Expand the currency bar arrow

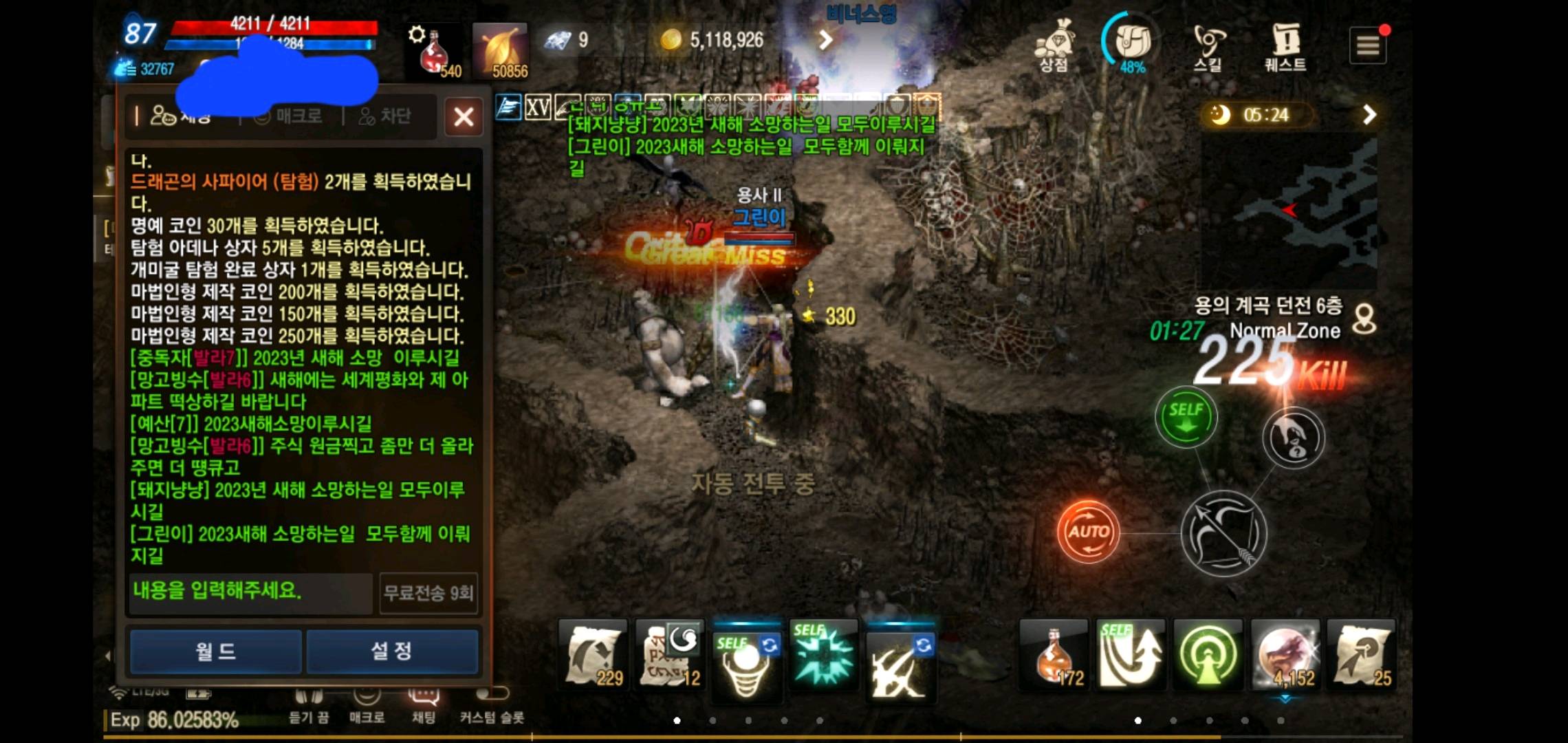point(825,40)
